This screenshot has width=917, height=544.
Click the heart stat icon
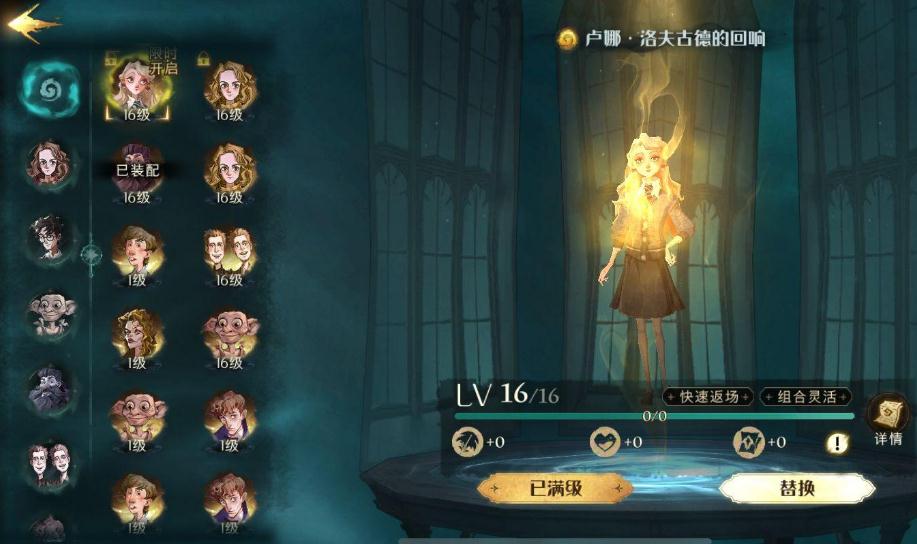[602, 441]
